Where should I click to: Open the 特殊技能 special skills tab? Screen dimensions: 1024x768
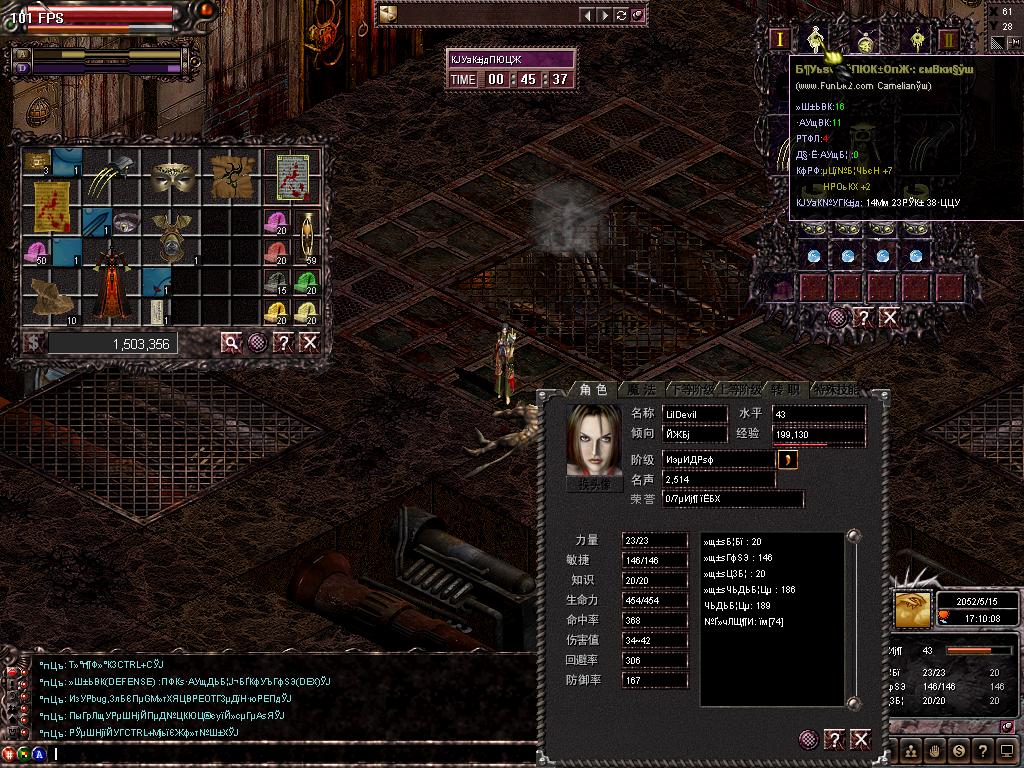click(x=835, y=389)
